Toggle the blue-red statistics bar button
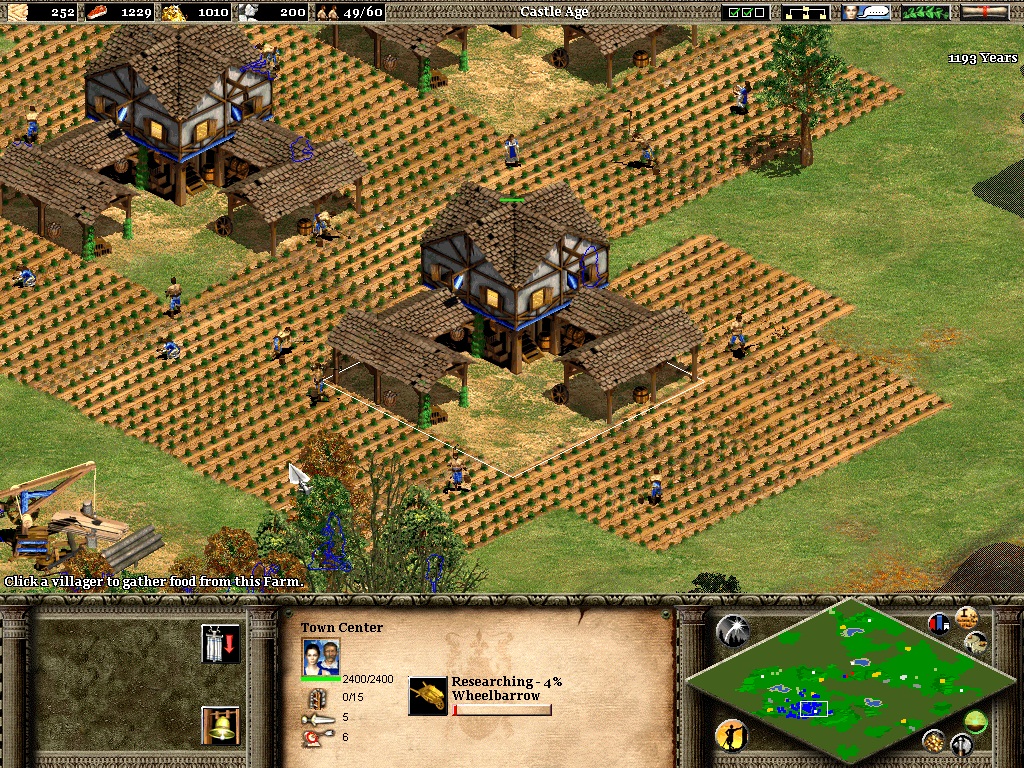1024x768 pixels. [x=939, y=624]
